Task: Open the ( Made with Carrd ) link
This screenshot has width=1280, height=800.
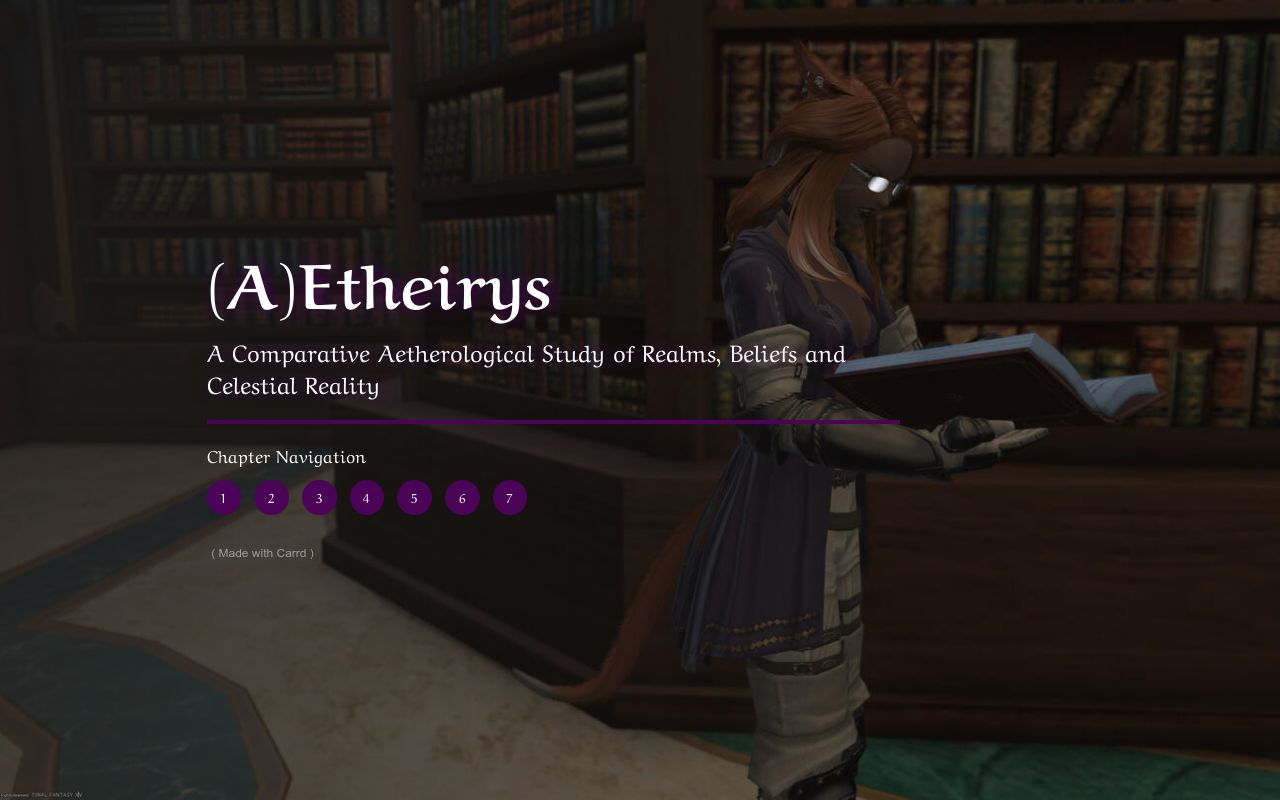Action: [262, 552]
